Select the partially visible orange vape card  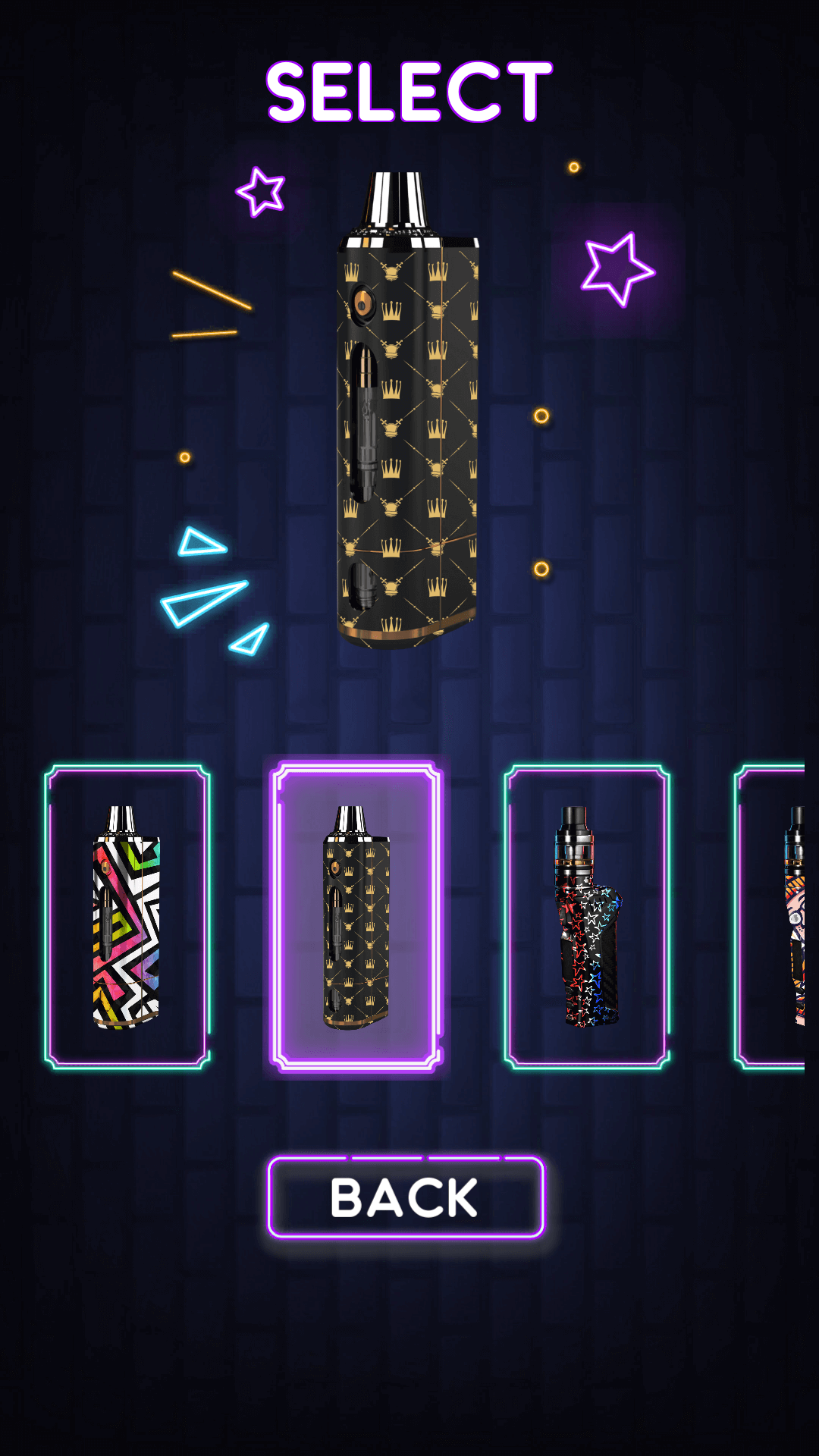773,917
